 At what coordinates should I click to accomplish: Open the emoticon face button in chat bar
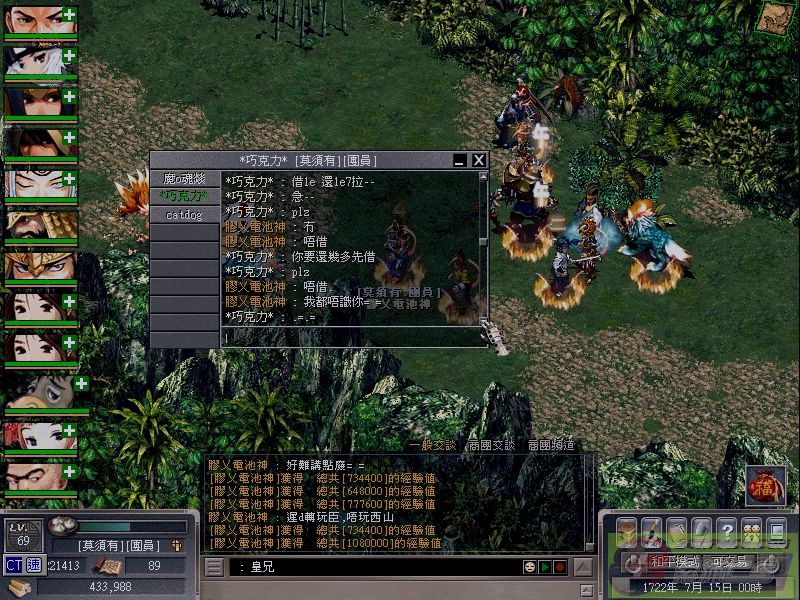(x=529, y=567)
